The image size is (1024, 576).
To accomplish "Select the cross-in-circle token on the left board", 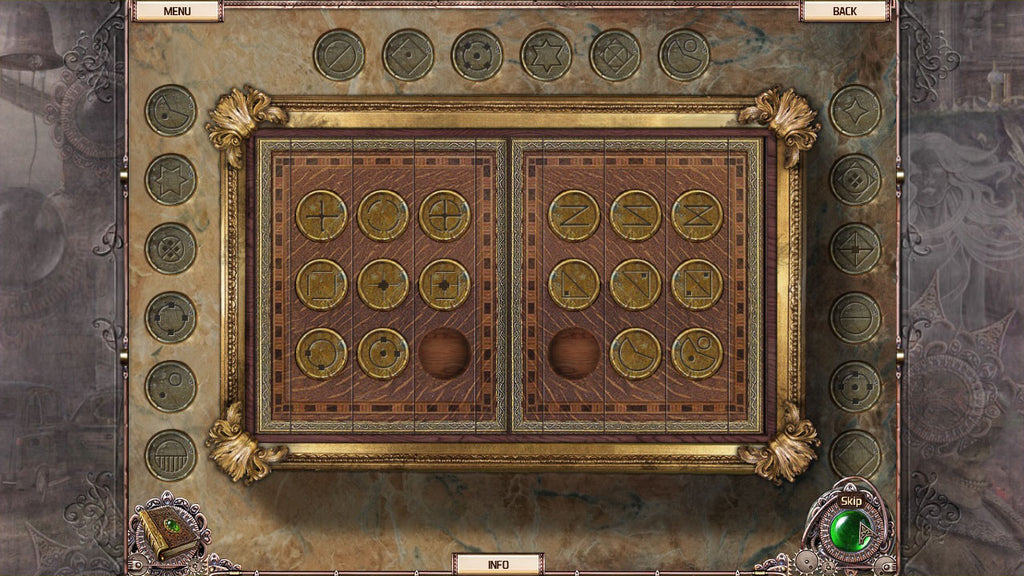I will [444, 215].
